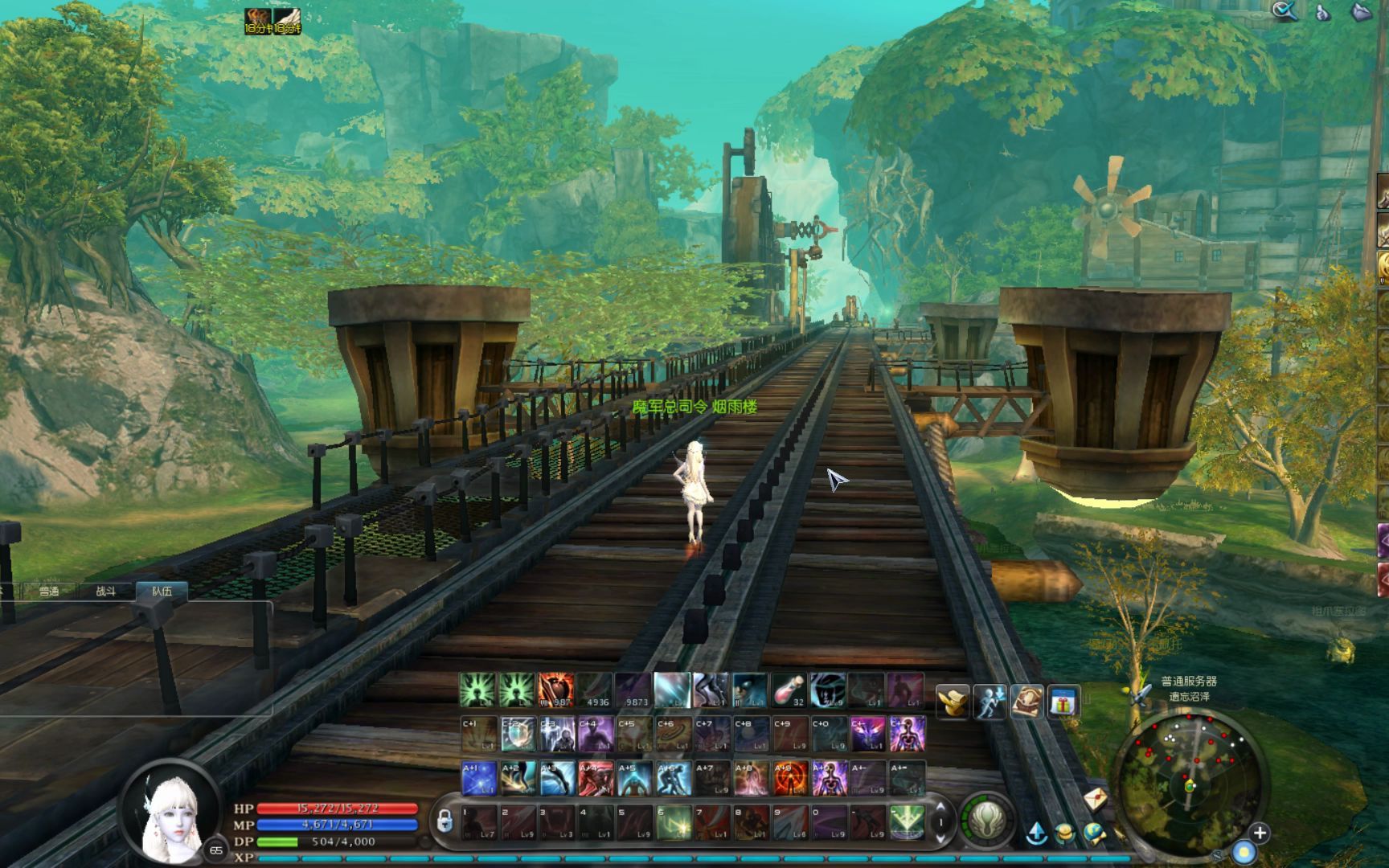Select the 普通 chat tab
Image resolution: width=1389 pixels, height=868 pixels.
pyautogui.click(x=49, y=592)
